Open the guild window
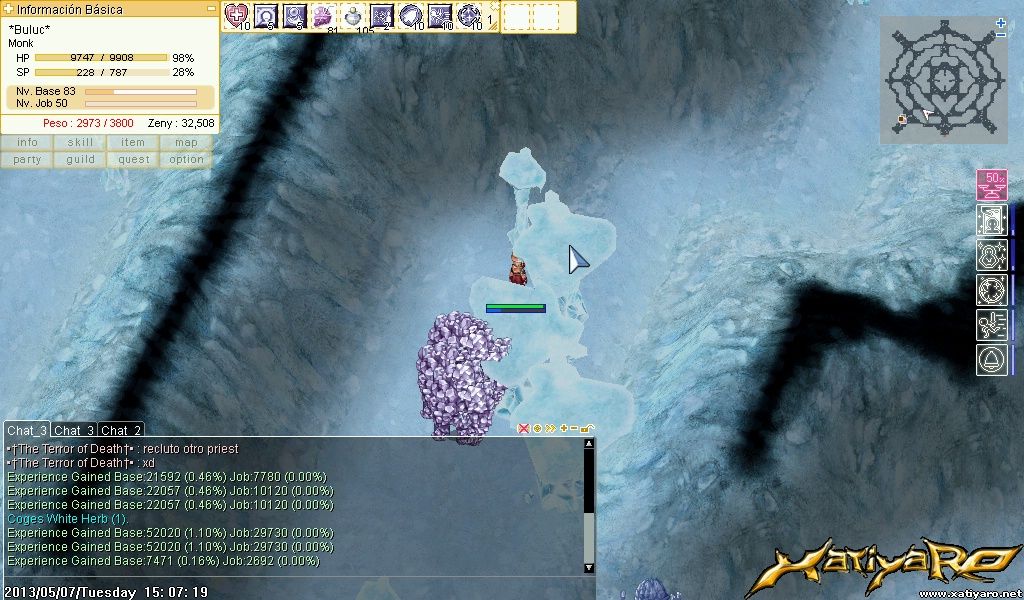1024x600 pixels. pos(80,159)
